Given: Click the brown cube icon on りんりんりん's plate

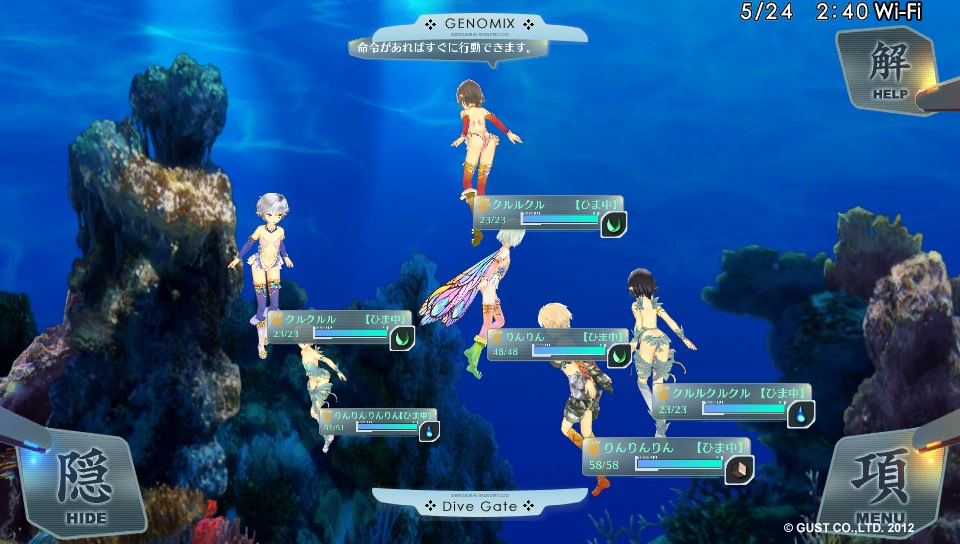Looking at the screenshot, I should [739, 468].
